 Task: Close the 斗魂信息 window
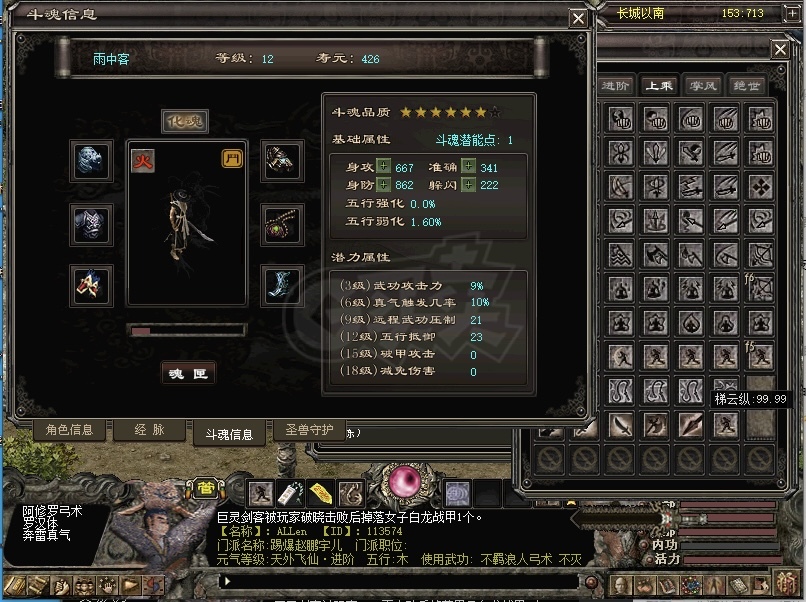tap(578, 18)
